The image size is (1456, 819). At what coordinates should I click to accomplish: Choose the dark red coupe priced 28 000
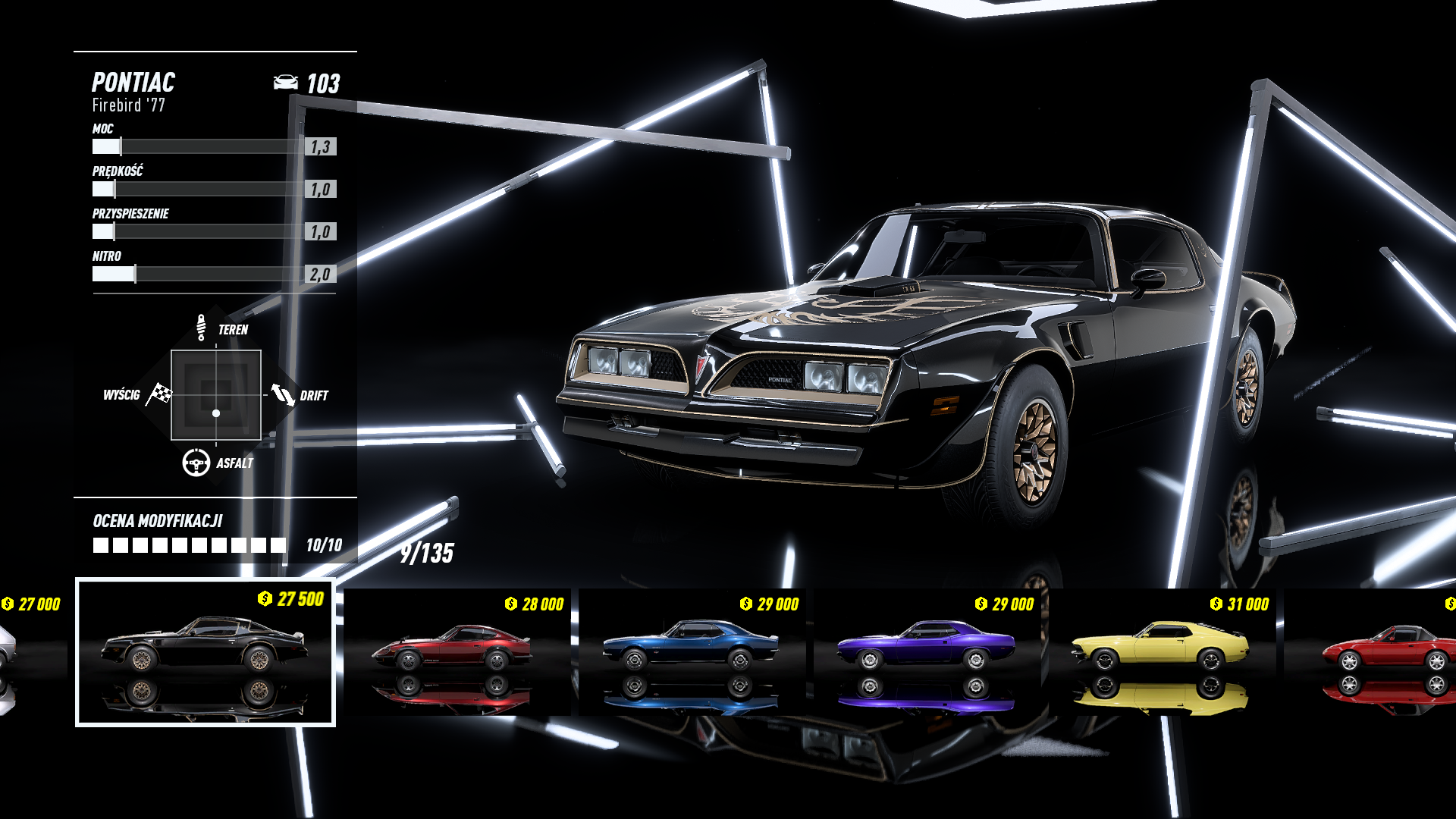tap(457, 652)
